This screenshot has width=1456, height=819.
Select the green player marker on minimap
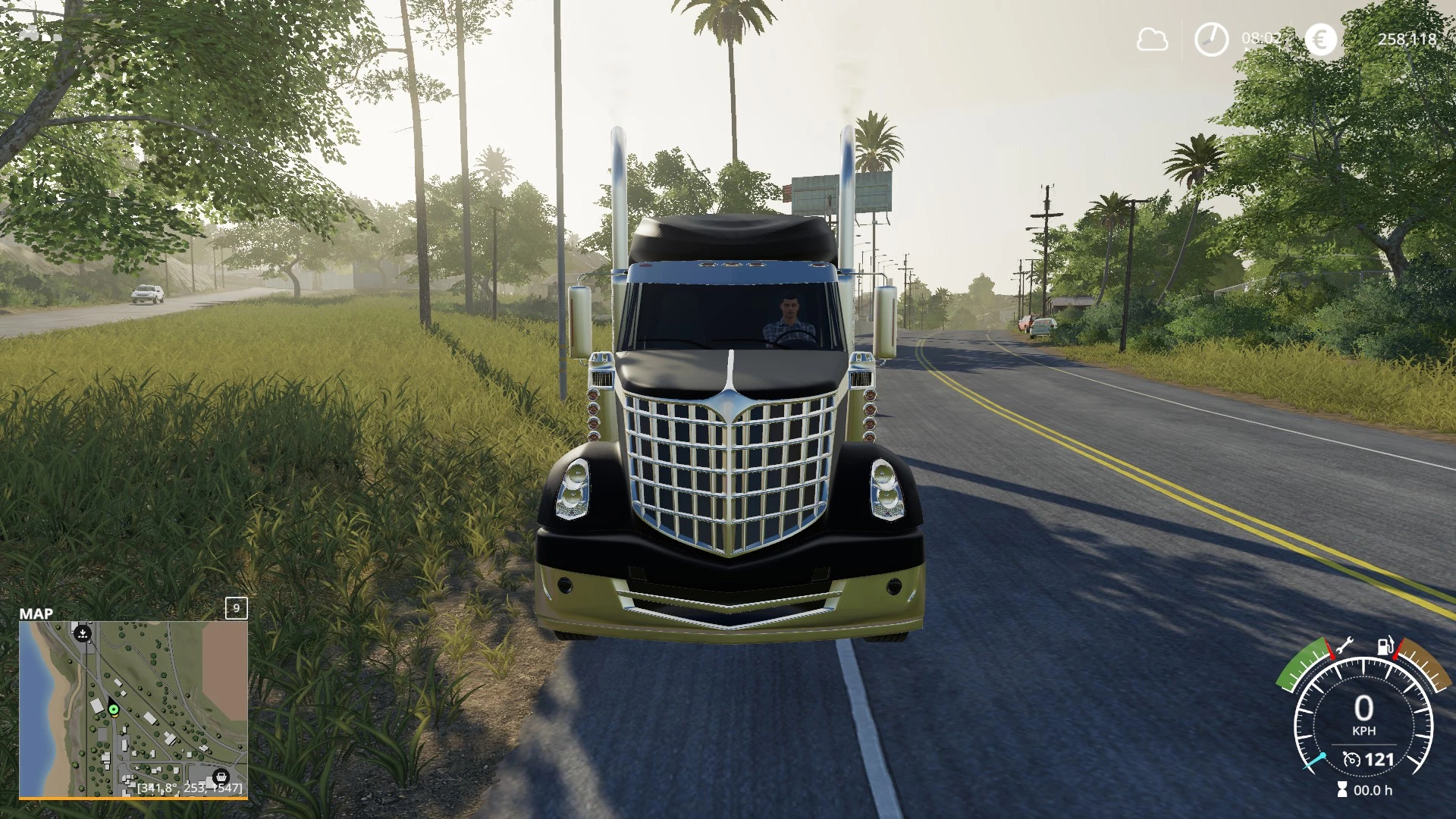point(114,710)
